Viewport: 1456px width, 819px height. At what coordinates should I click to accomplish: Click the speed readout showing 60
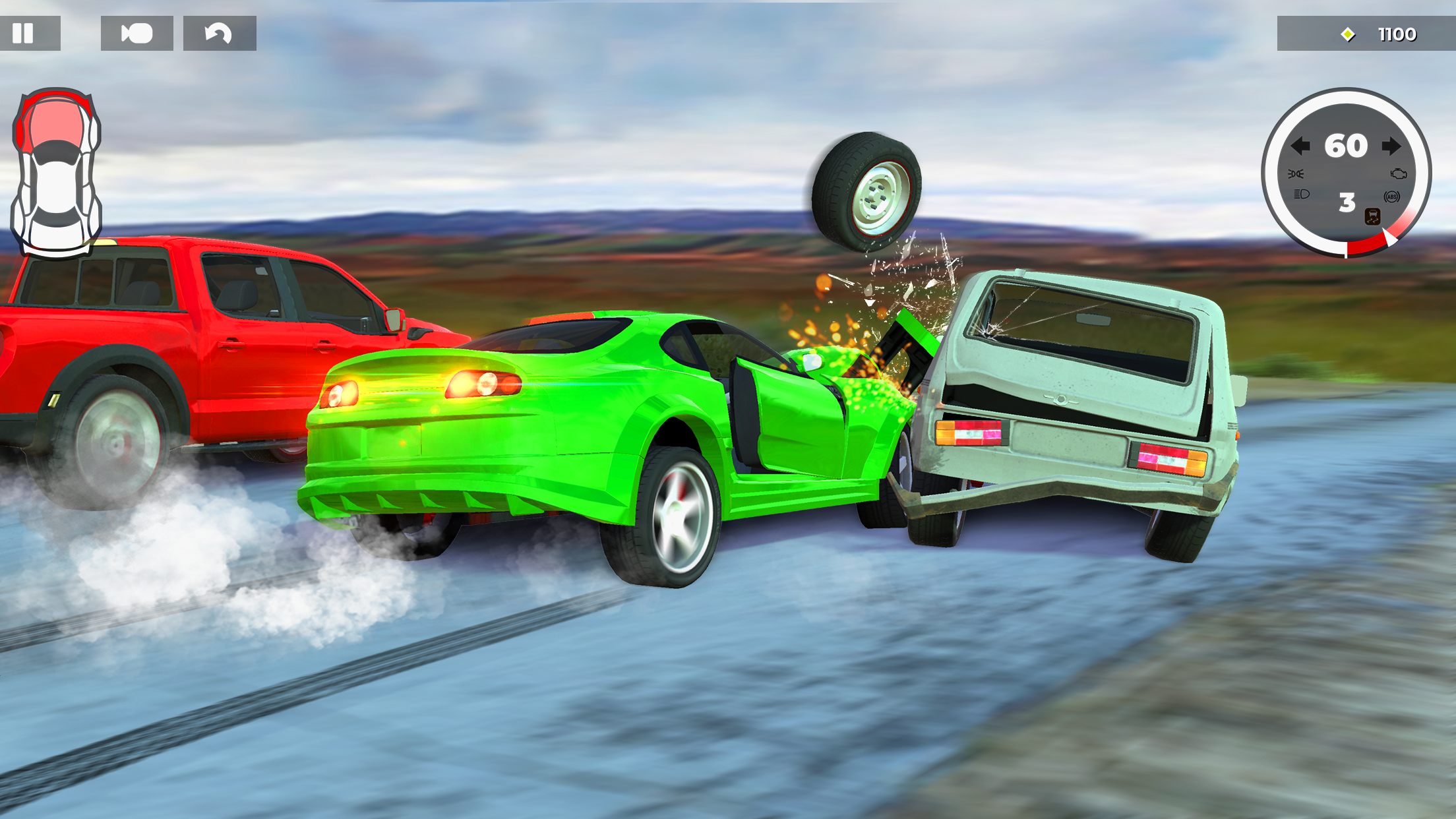[x=1346, y=146]
